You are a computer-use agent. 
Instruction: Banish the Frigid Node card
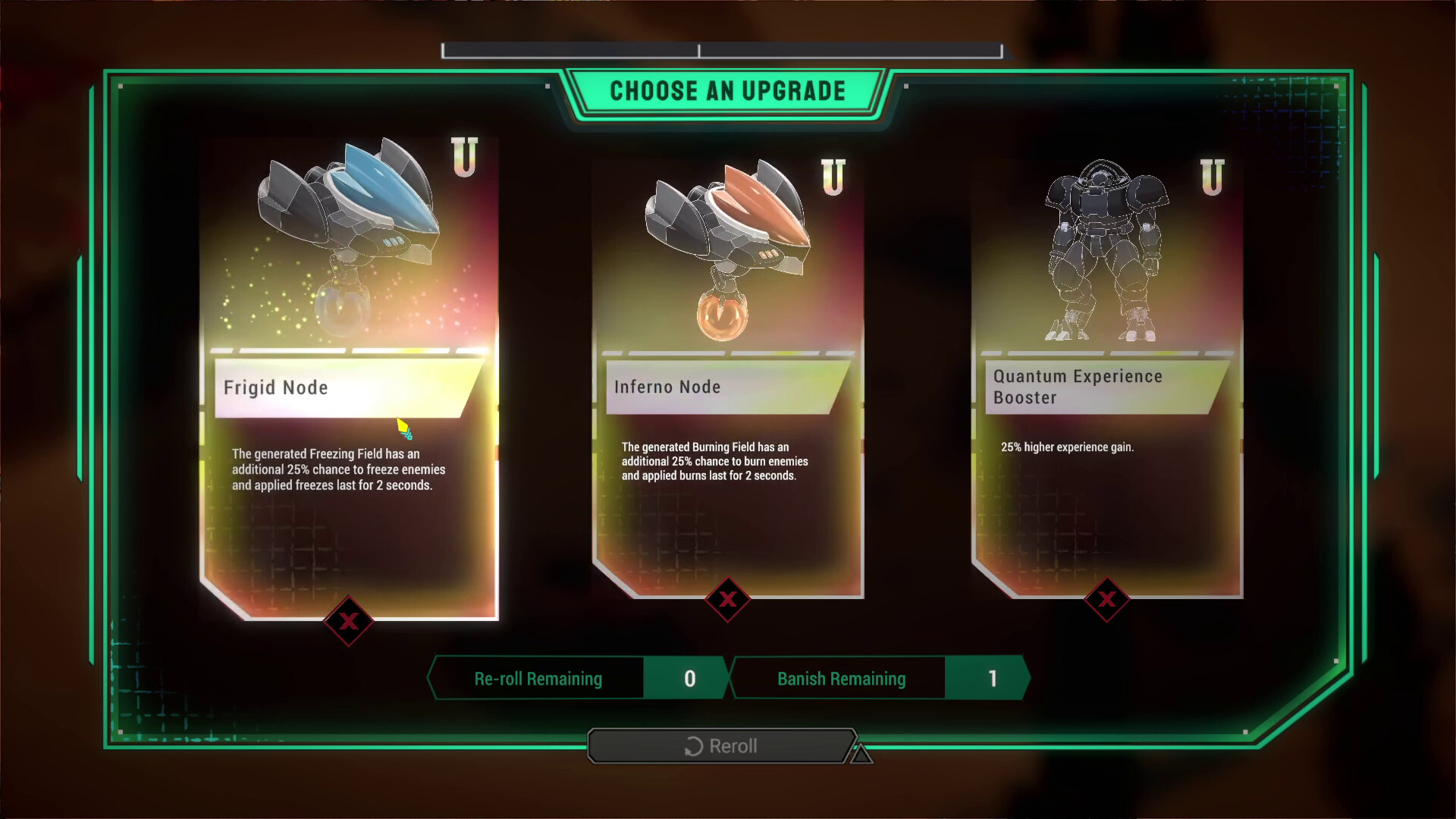point(348,622)
